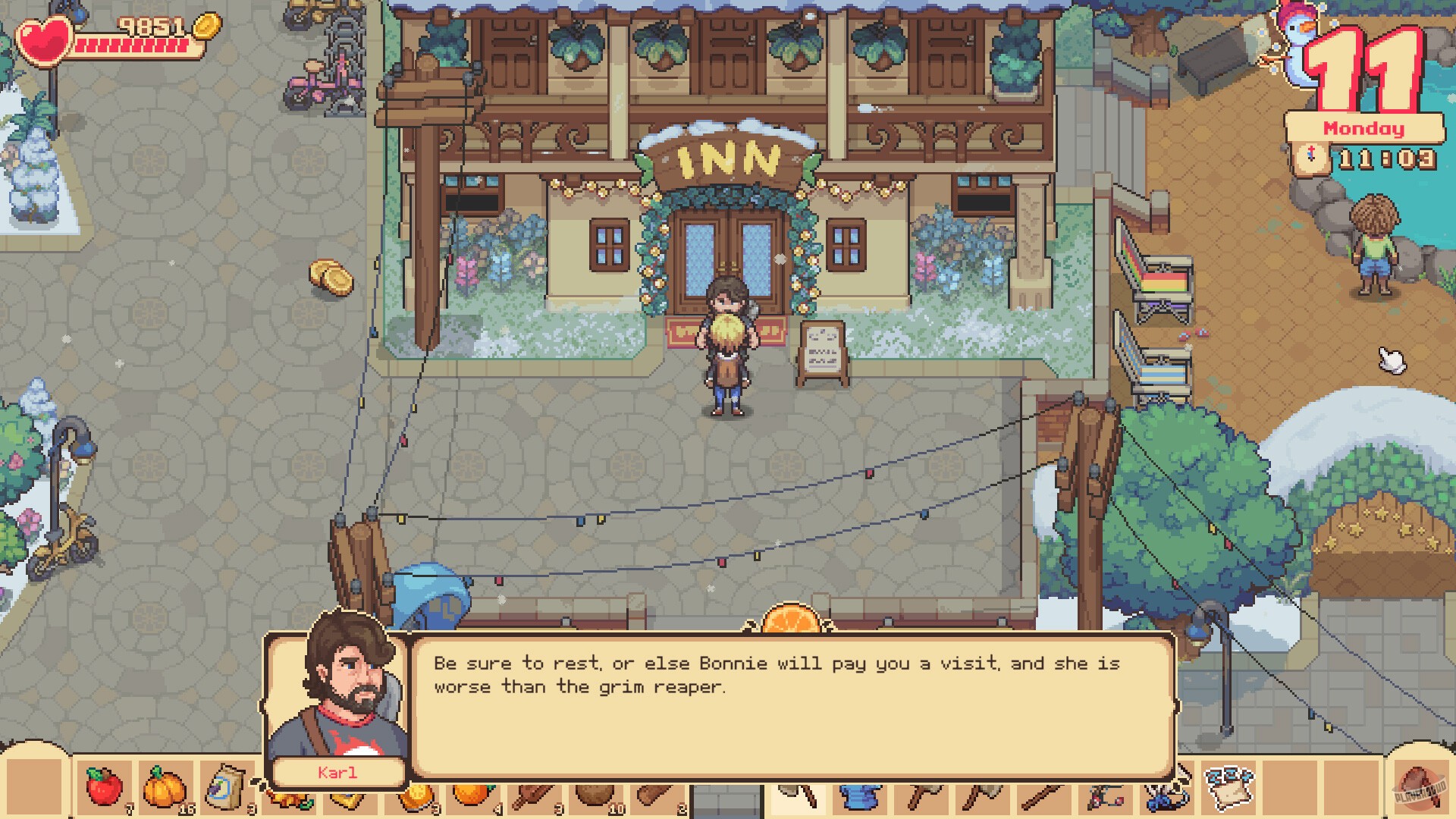Open the Monday calendar panel
This screenshot has height=819, width=1456.
click(x=1363, y=129)
